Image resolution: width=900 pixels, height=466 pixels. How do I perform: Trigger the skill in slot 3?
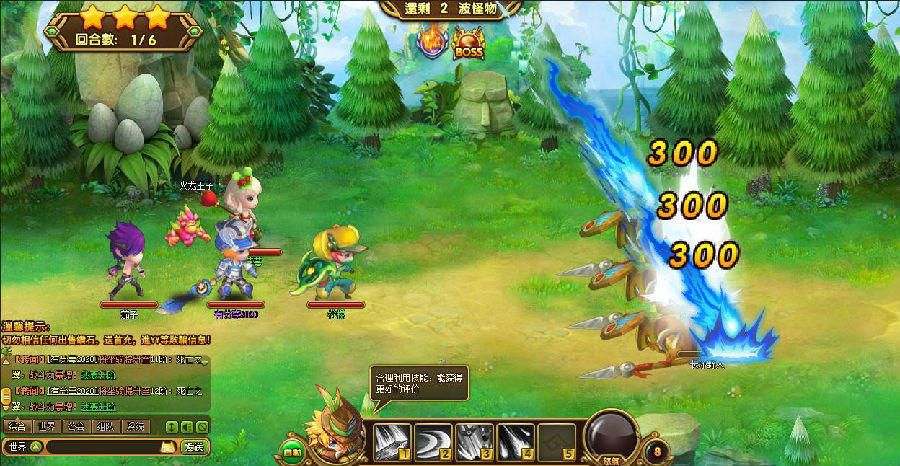coord(476,439)
